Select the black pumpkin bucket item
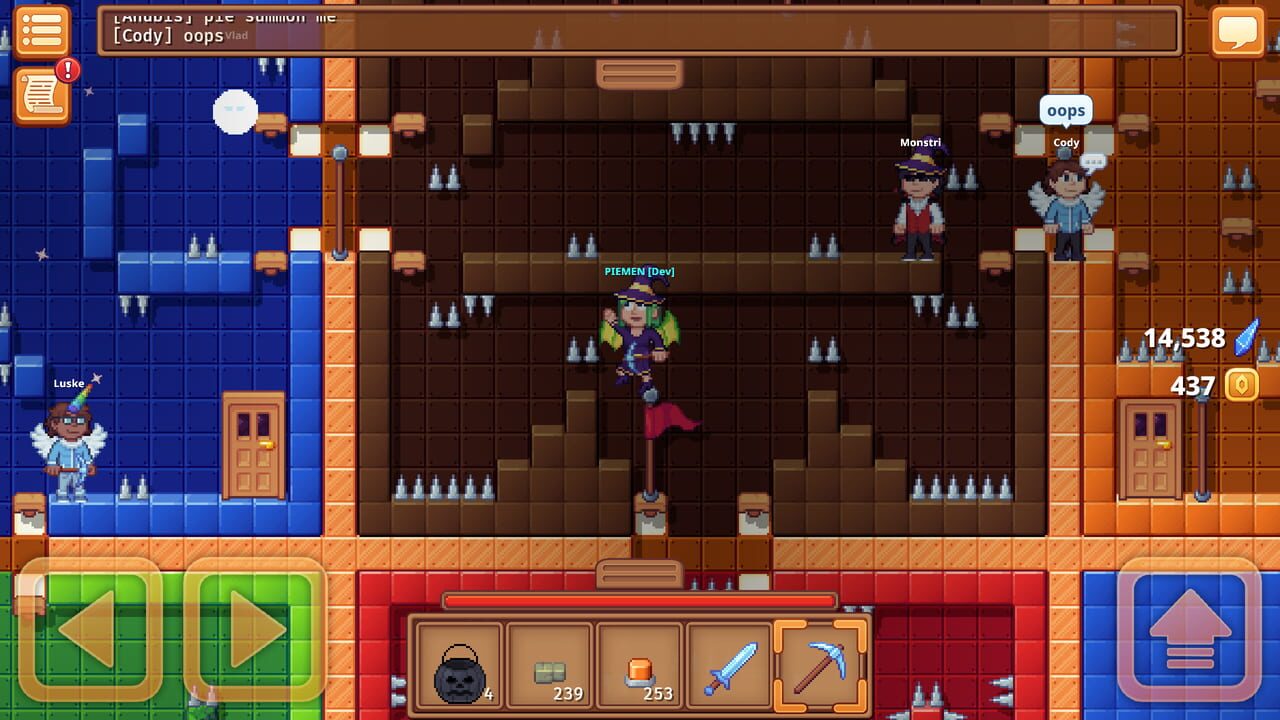Image resolution: width=1280 pixels, height=720 pixels. [x=458, y=661]
